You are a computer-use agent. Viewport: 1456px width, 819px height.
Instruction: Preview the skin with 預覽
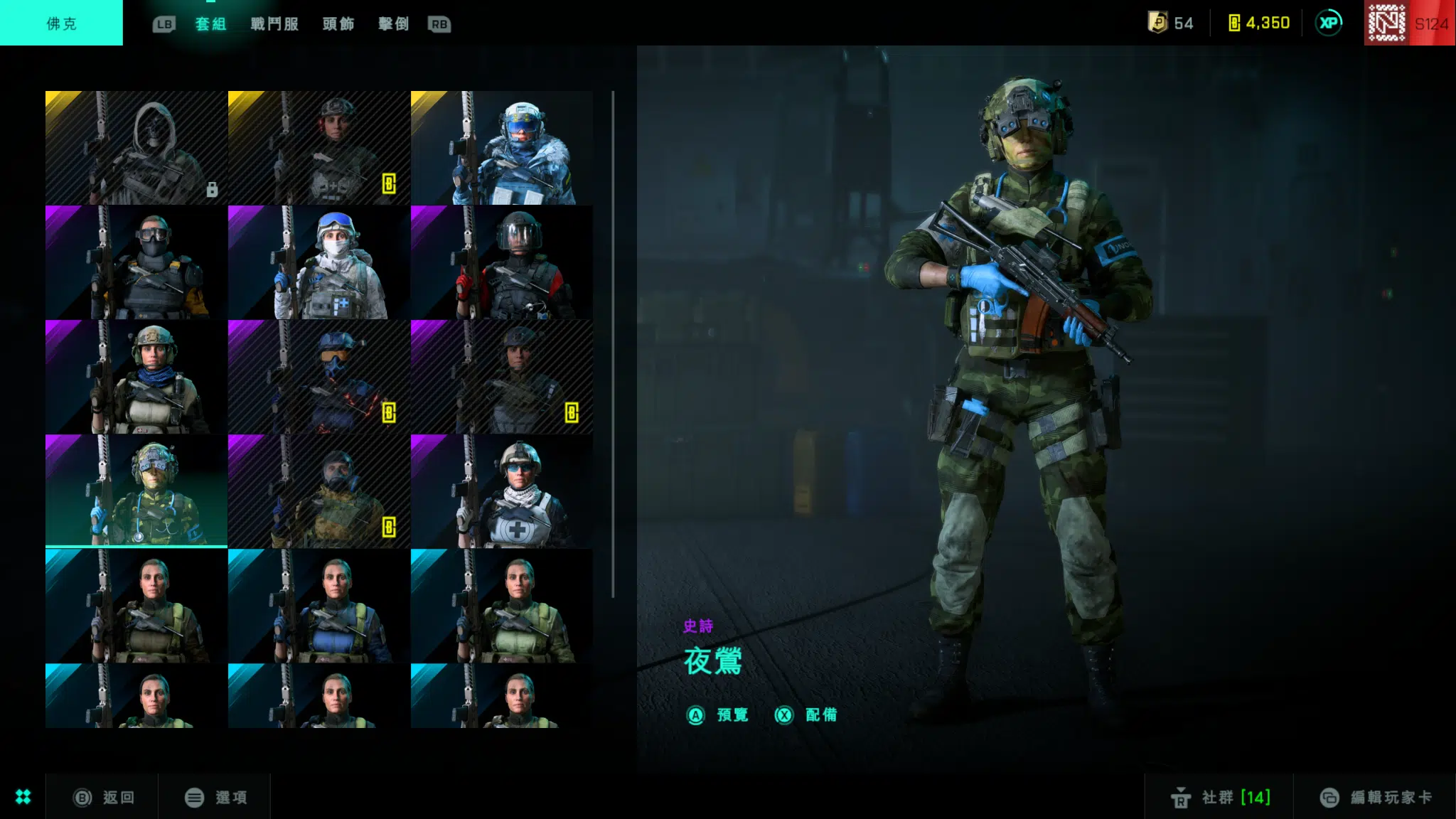tap(718, 715)
